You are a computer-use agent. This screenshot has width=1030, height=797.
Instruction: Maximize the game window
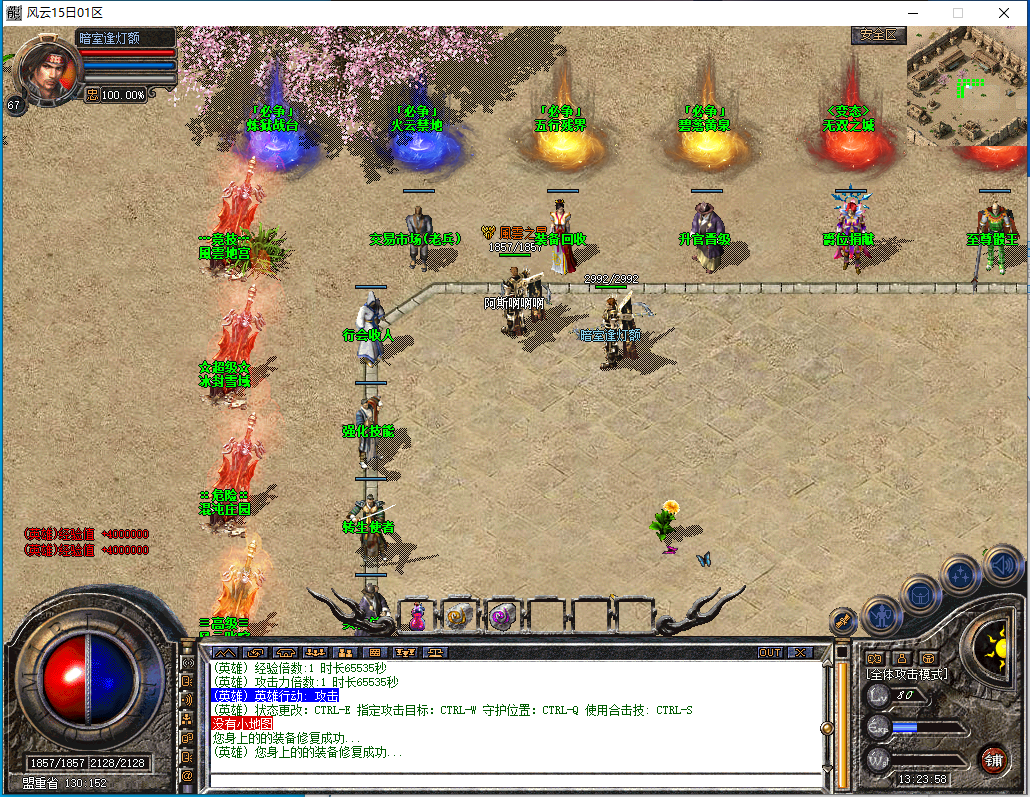click(958, 13)
